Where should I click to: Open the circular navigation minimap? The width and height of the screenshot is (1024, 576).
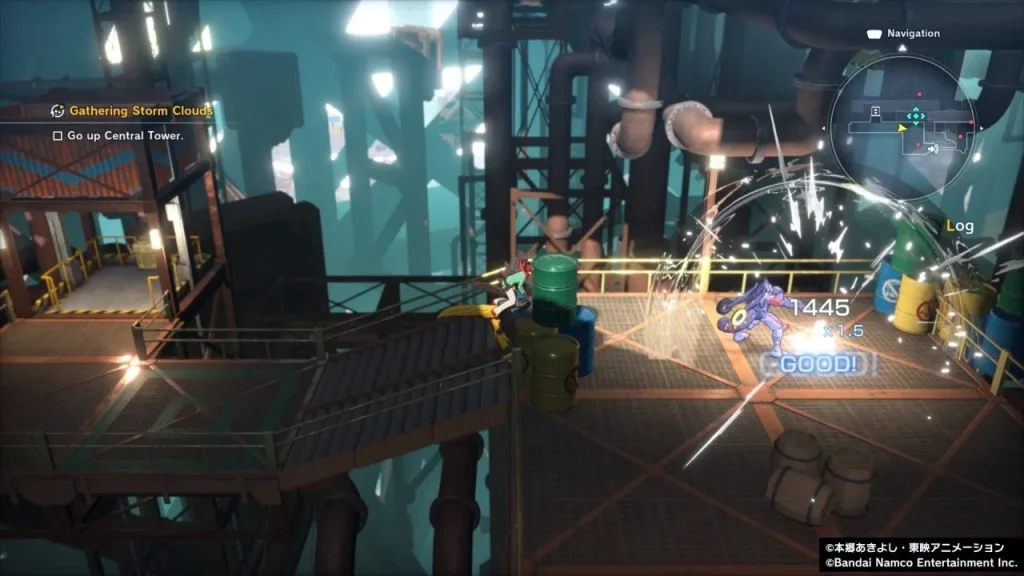[x=902, y=121]
